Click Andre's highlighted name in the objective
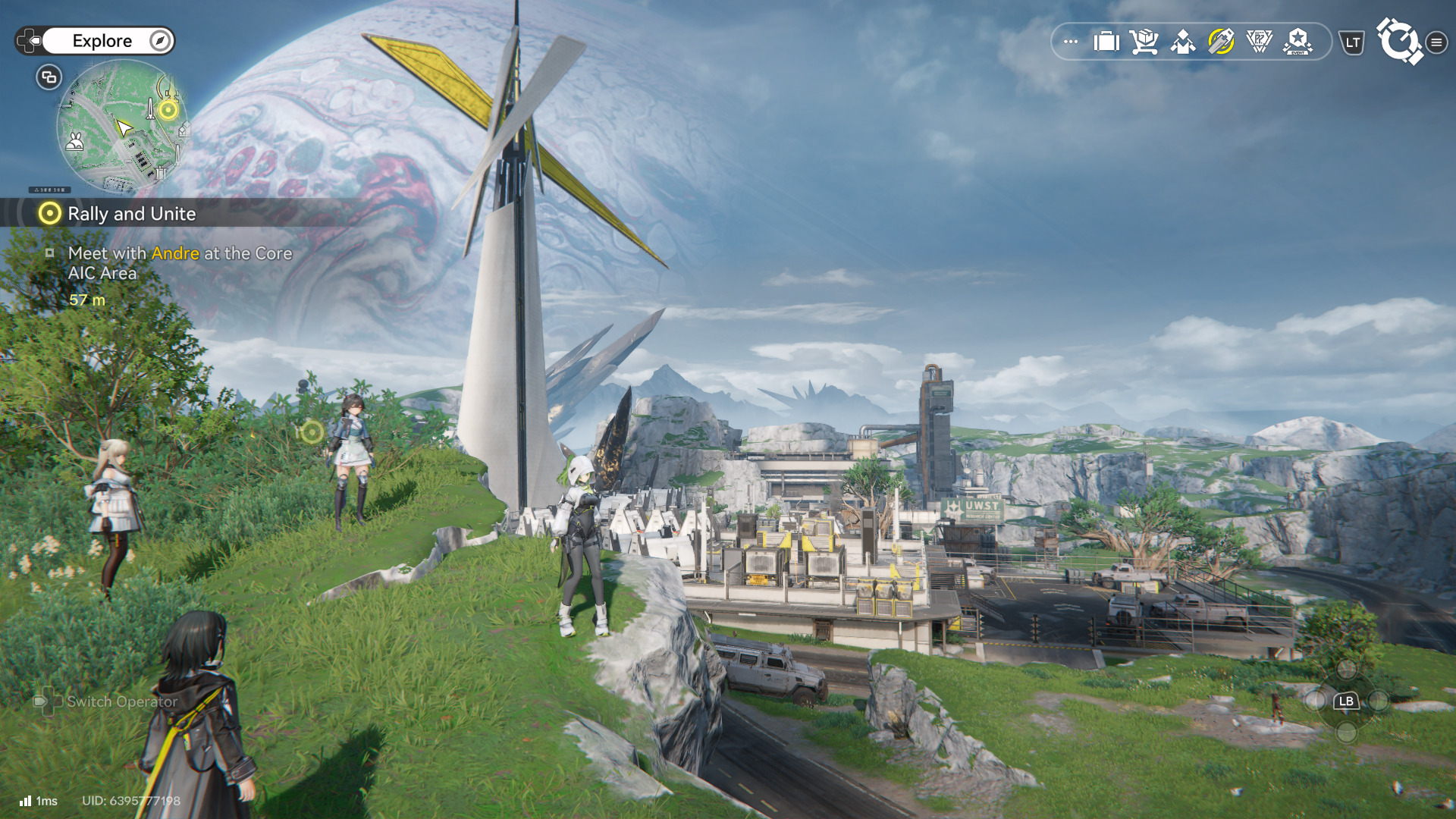The width and height of the screenshot is (1456, 819). click(175, 253)
